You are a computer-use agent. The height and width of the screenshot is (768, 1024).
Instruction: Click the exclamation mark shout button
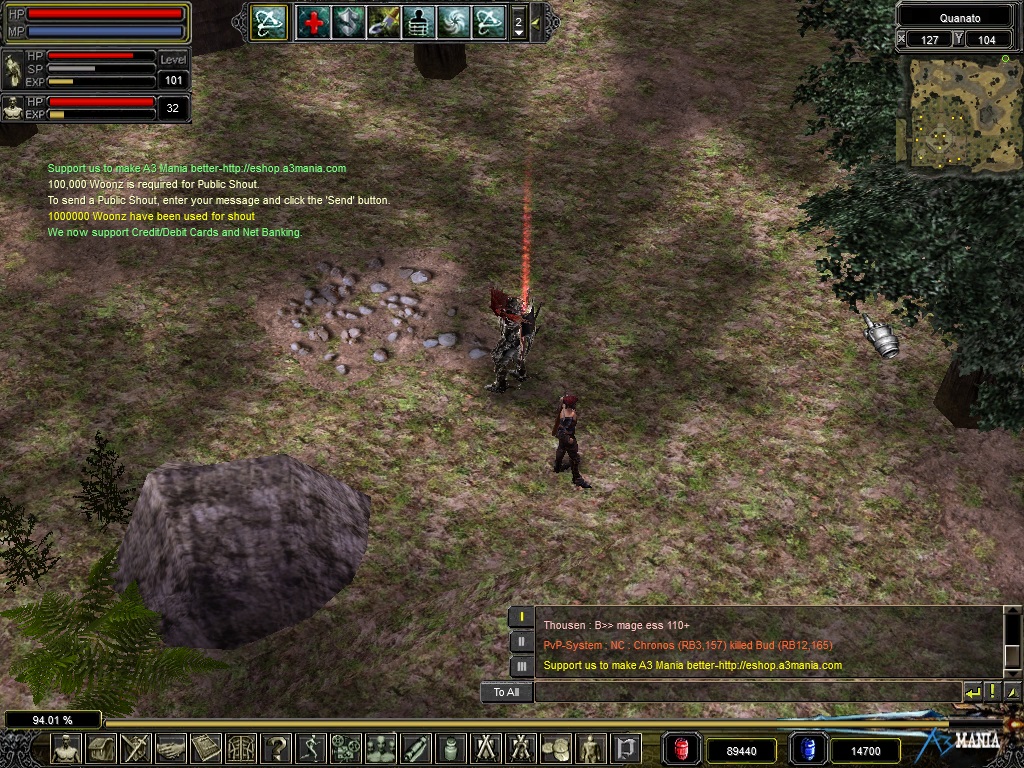click(x=992, y=692)
